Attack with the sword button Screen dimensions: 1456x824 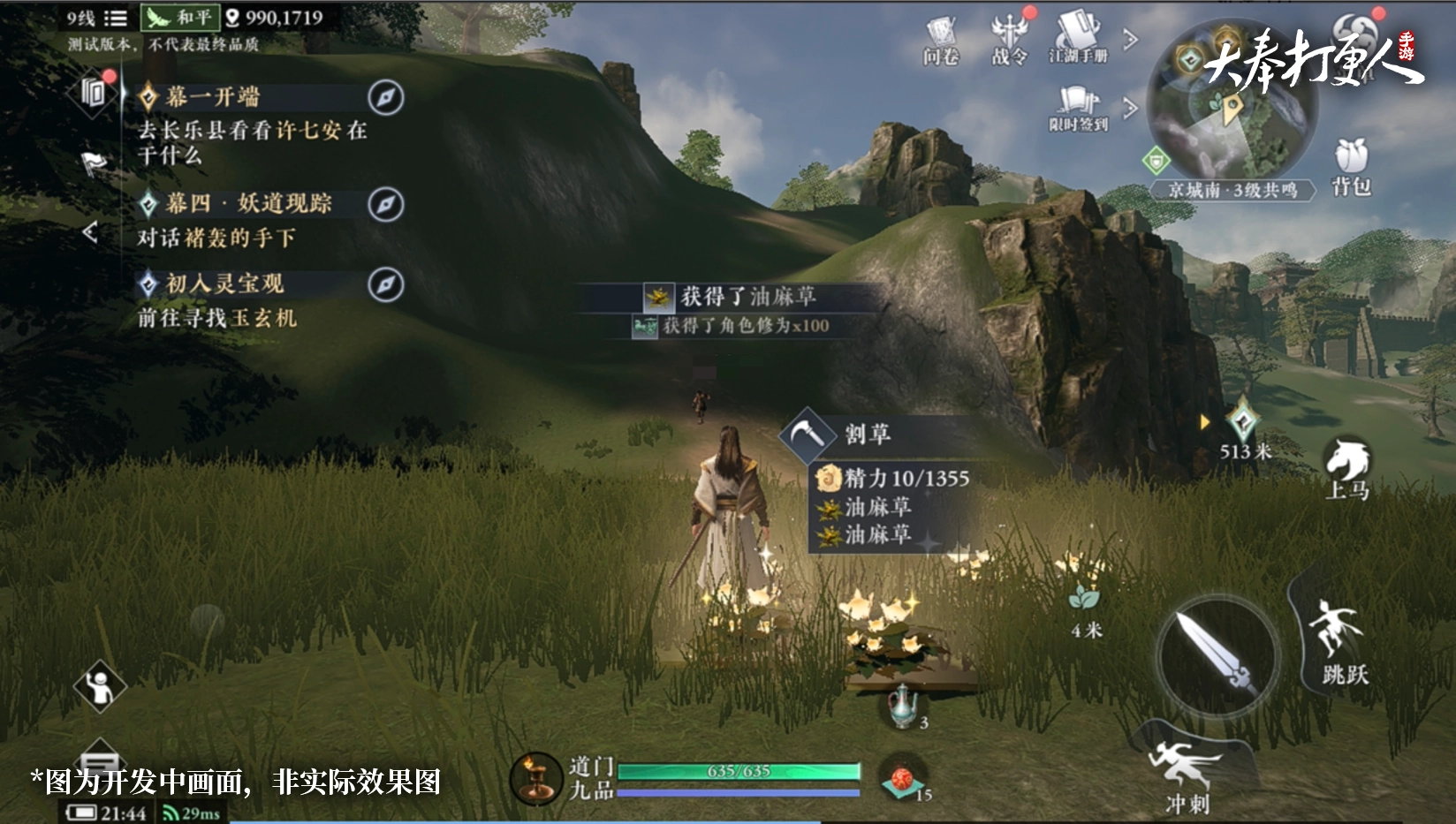click(1218, 654)
